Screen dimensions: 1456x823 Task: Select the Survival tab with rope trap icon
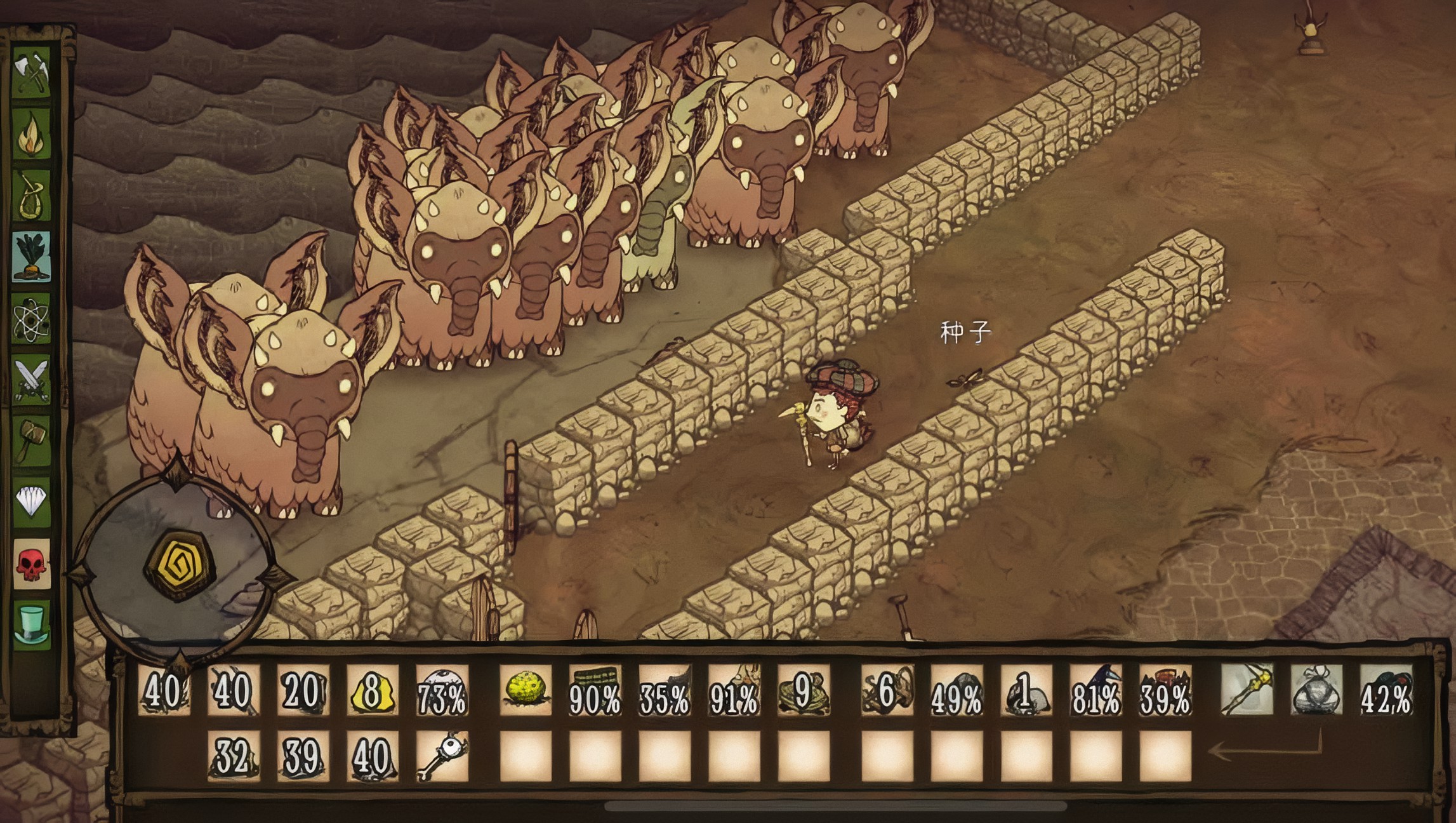(x=32, y=196)
